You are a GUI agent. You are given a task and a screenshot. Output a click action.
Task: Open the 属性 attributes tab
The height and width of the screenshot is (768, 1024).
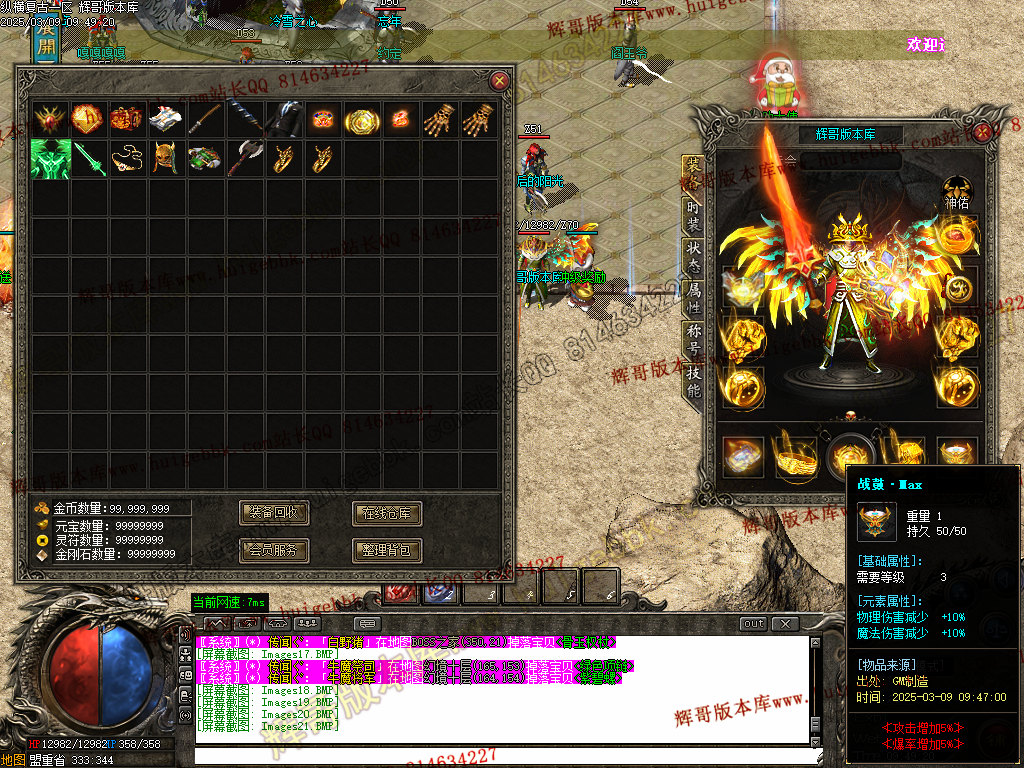click(x=693, y=295)
